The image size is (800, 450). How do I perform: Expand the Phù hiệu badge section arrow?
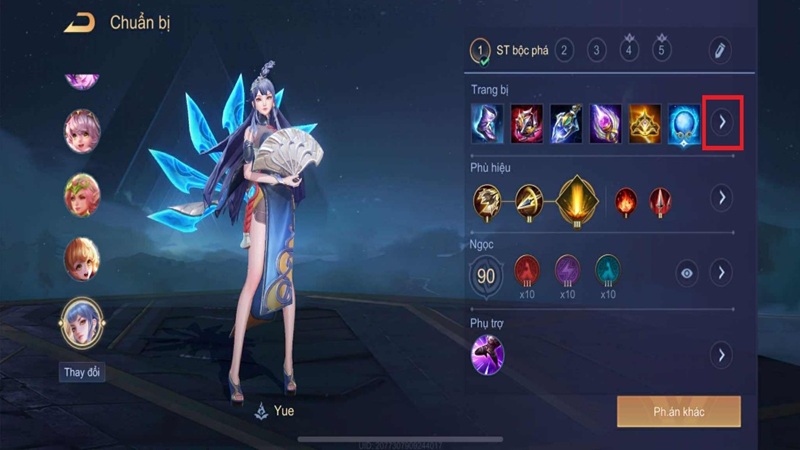721,198
